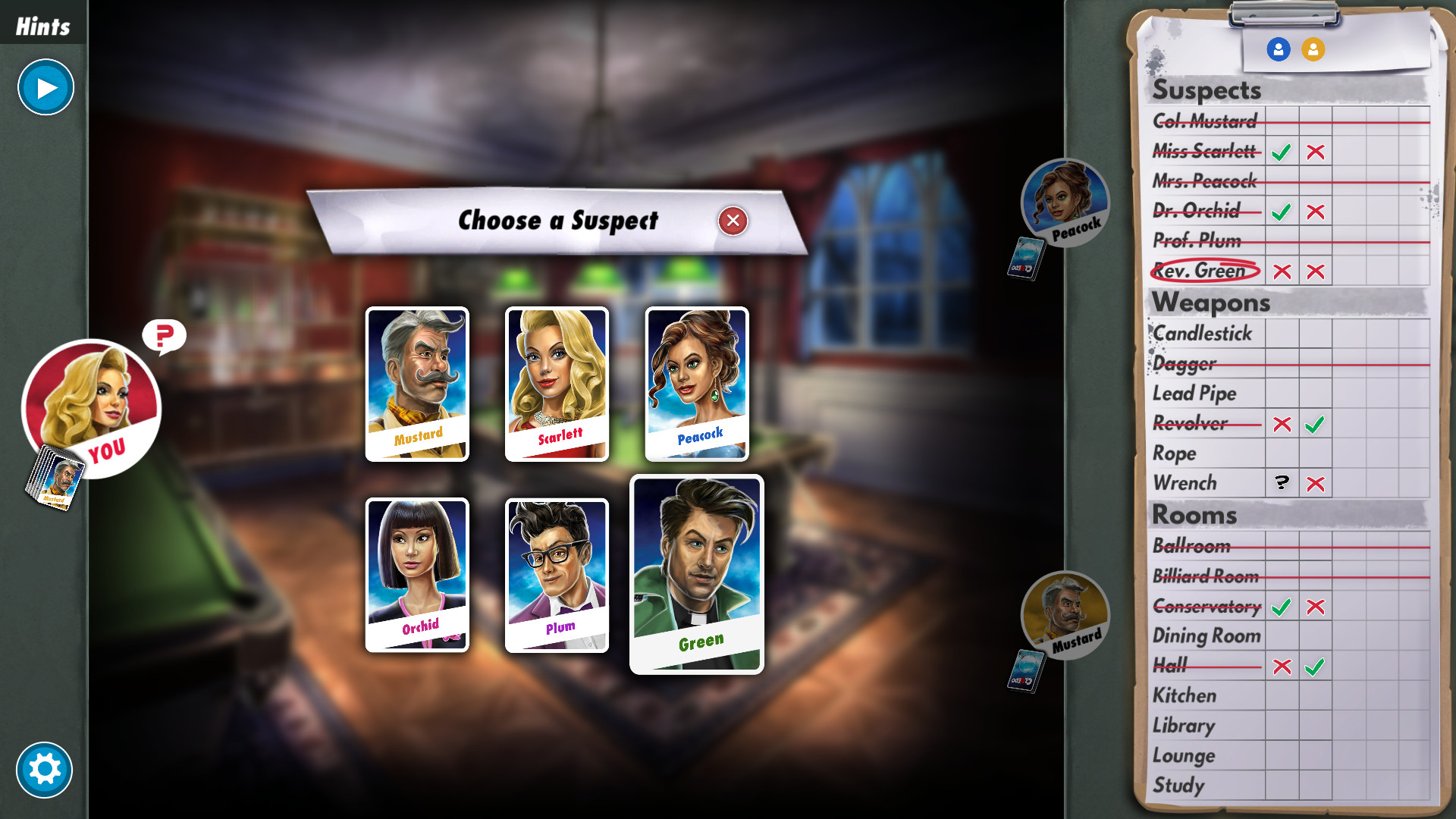Pick the Orchid suspect card
Image resolution: width=1456 pixels, height=819 pixels.
point(416,574)
